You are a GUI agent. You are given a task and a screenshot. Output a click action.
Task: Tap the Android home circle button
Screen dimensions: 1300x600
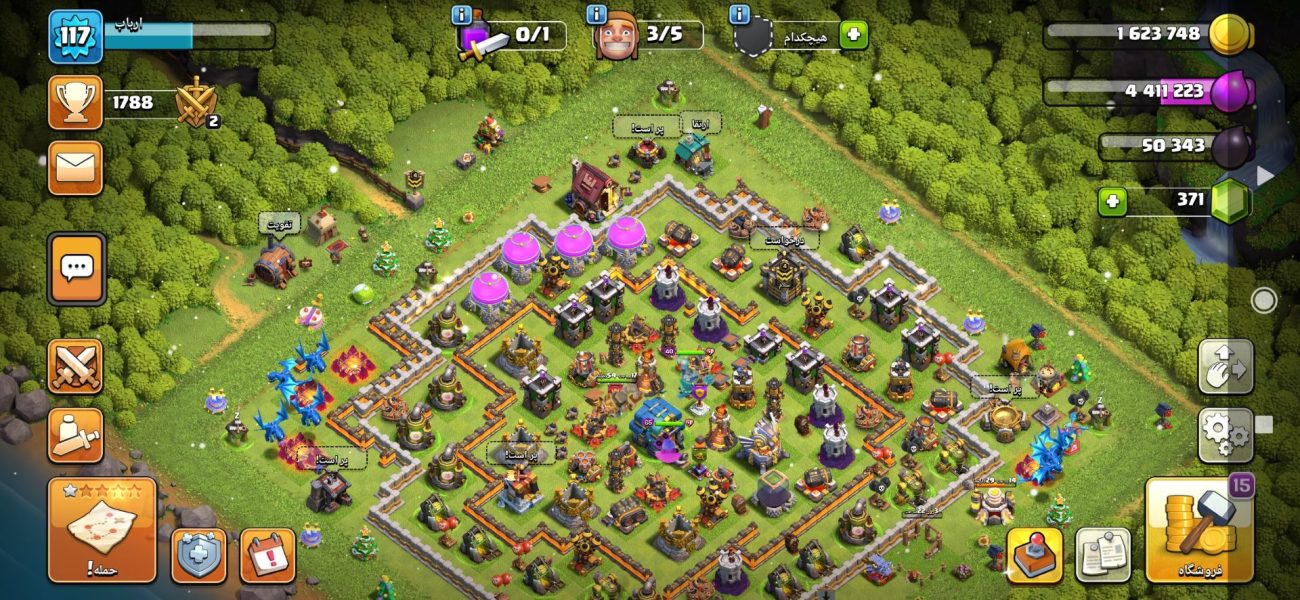tap(1264, 300)
